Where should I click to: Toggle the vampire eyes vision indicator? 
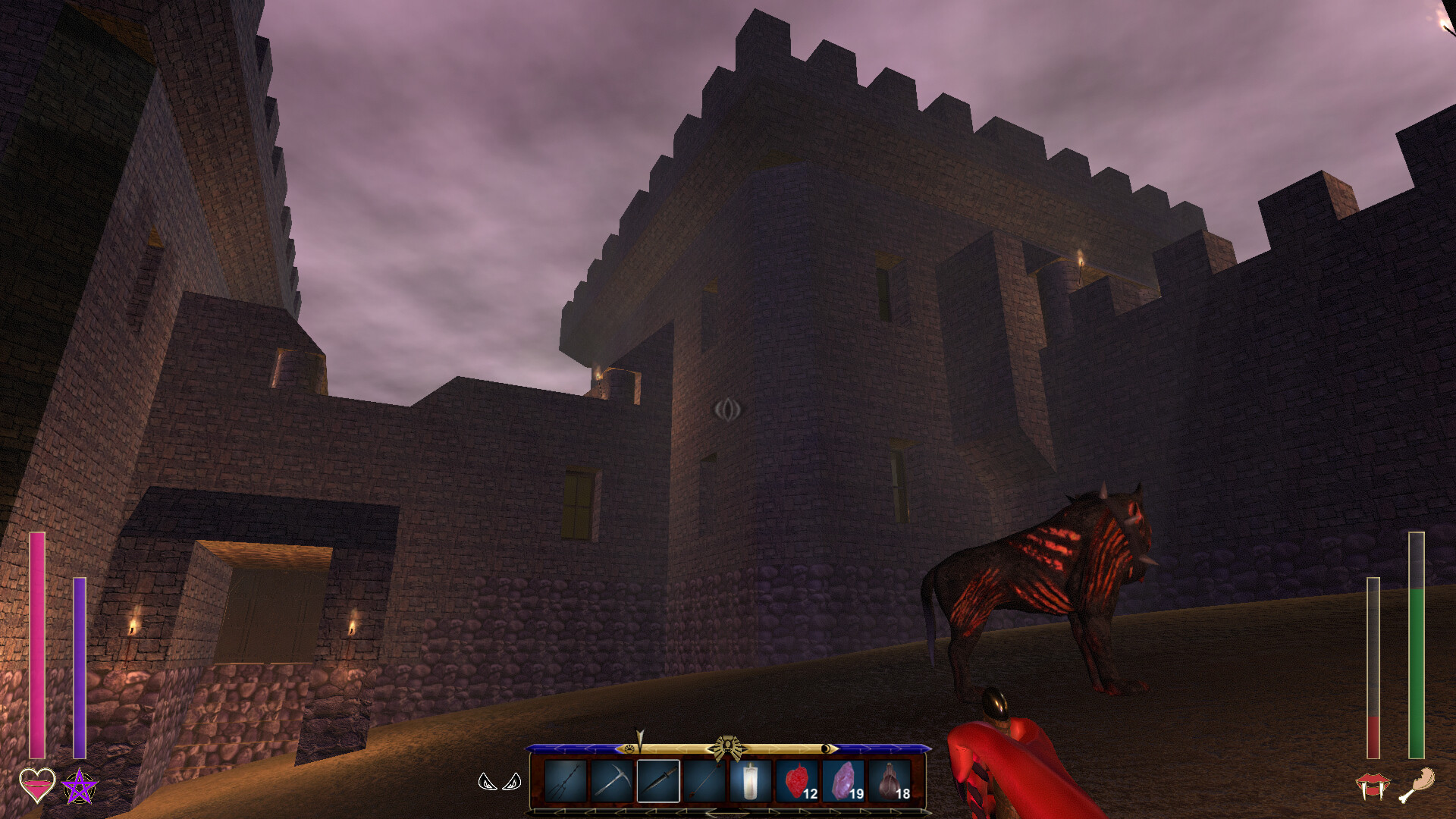tap(499, 783)
